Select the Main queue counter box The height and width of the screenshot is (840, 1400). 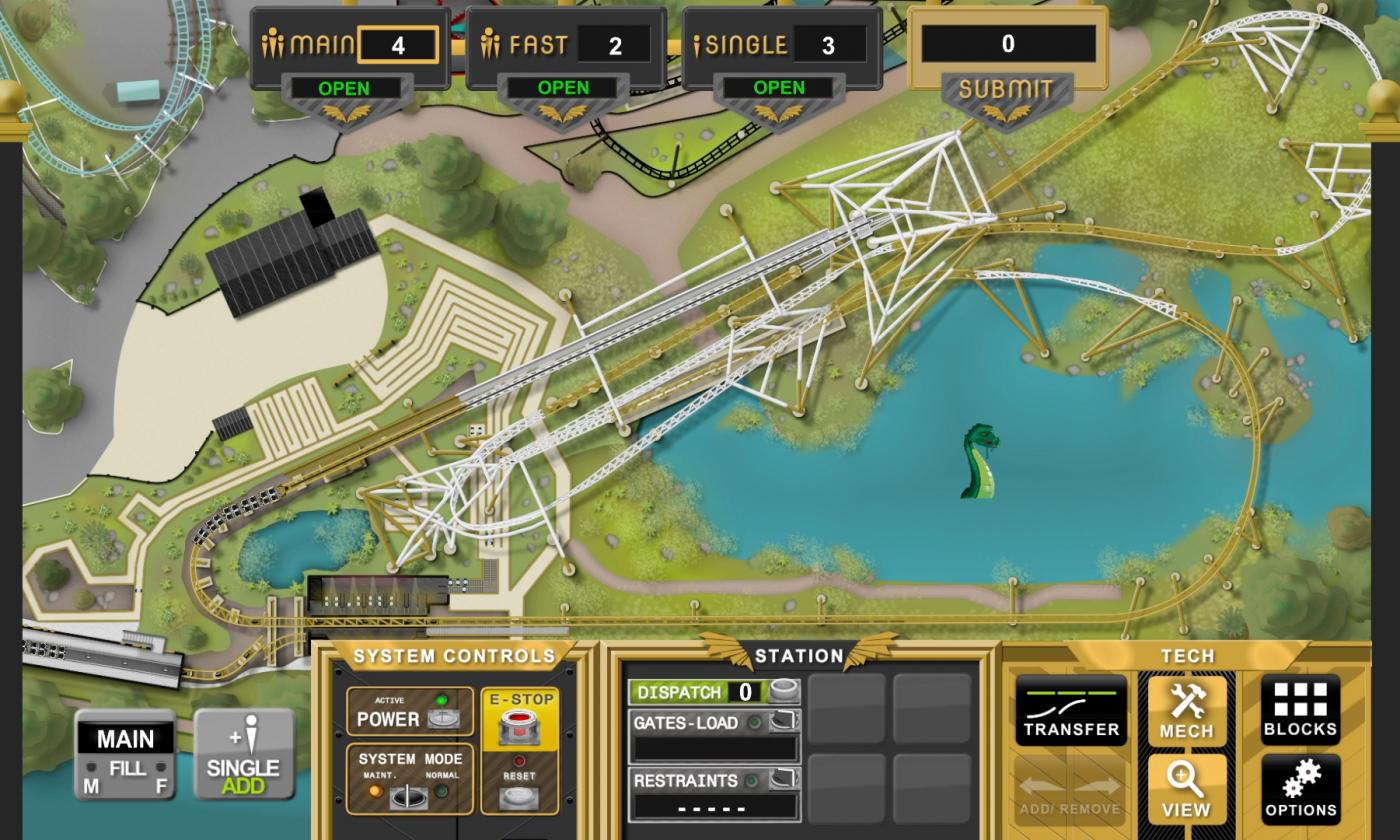398,45
